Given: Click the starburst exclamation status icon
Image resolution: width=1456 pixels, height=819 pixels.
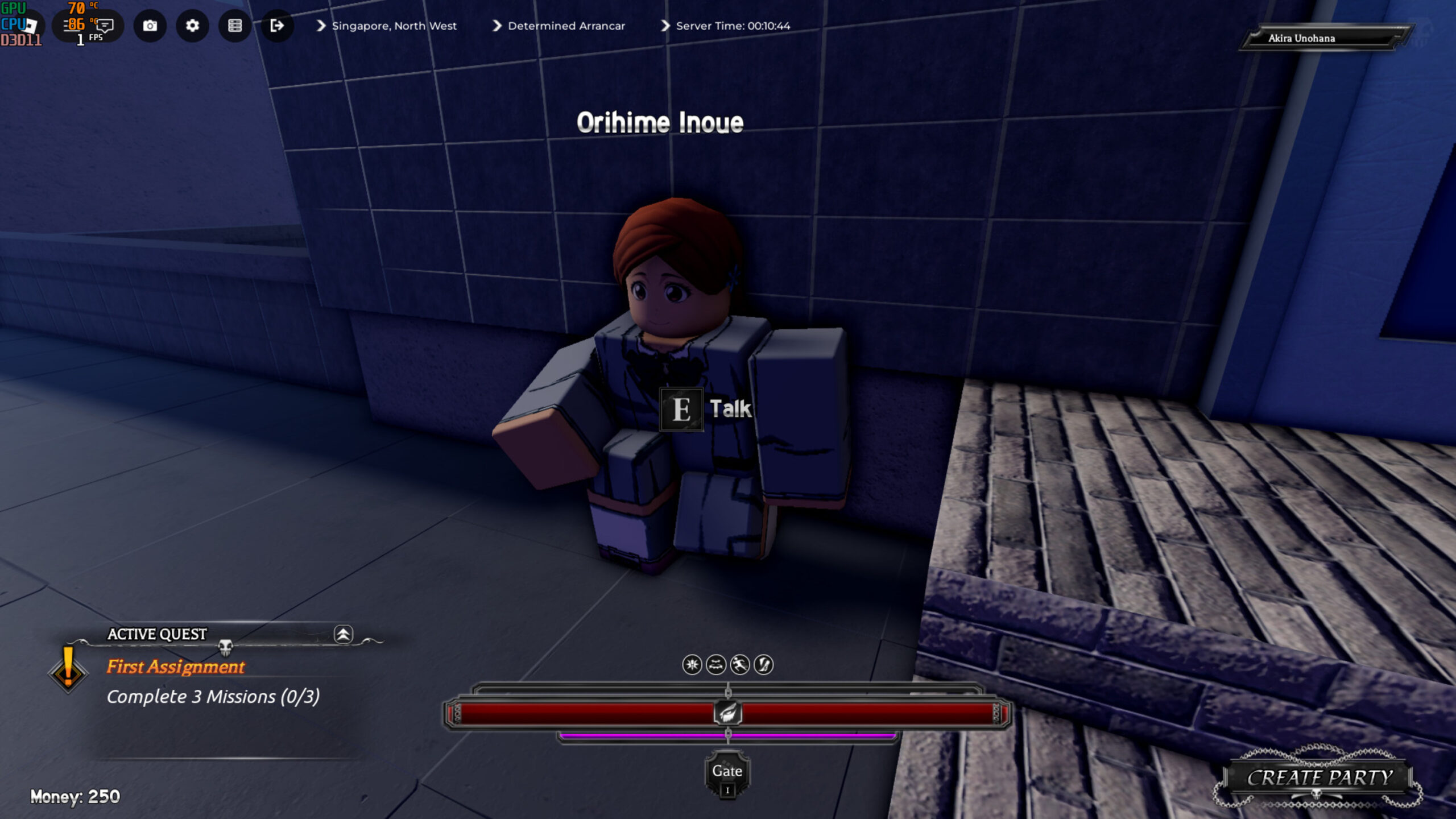Looking at the screenshot, I should coord(692,664).
